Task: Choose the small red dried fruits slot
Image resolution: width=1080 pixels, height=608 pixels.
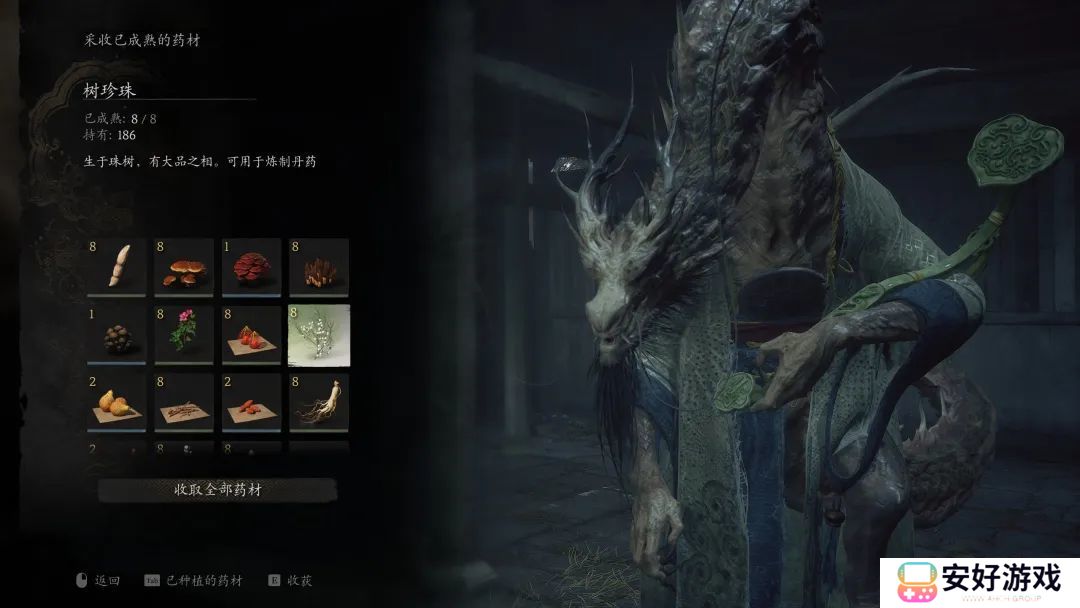Action: tap(251, 402)
